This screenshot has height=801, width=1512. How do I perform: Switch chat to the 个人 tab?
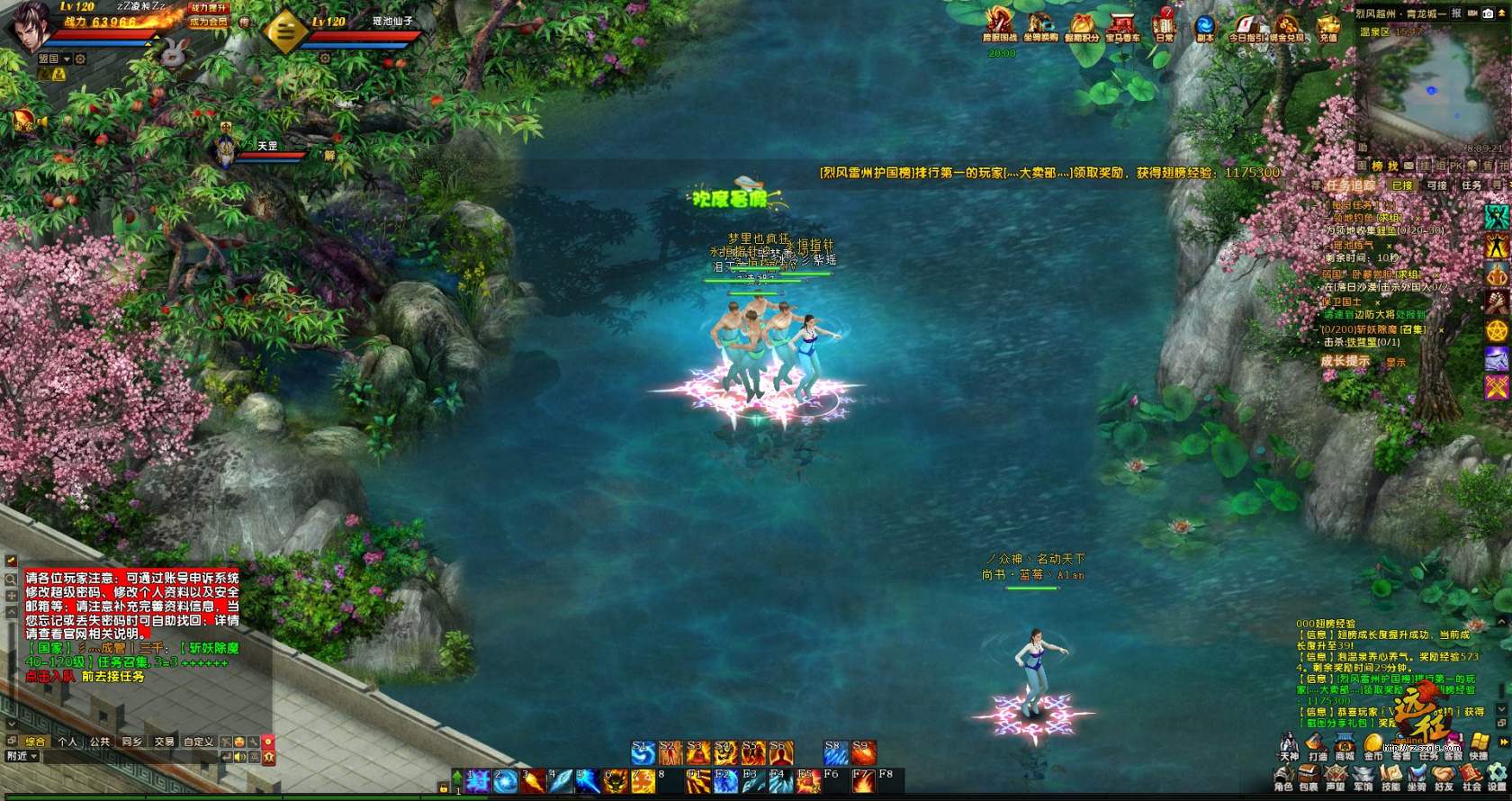[67, 742]
